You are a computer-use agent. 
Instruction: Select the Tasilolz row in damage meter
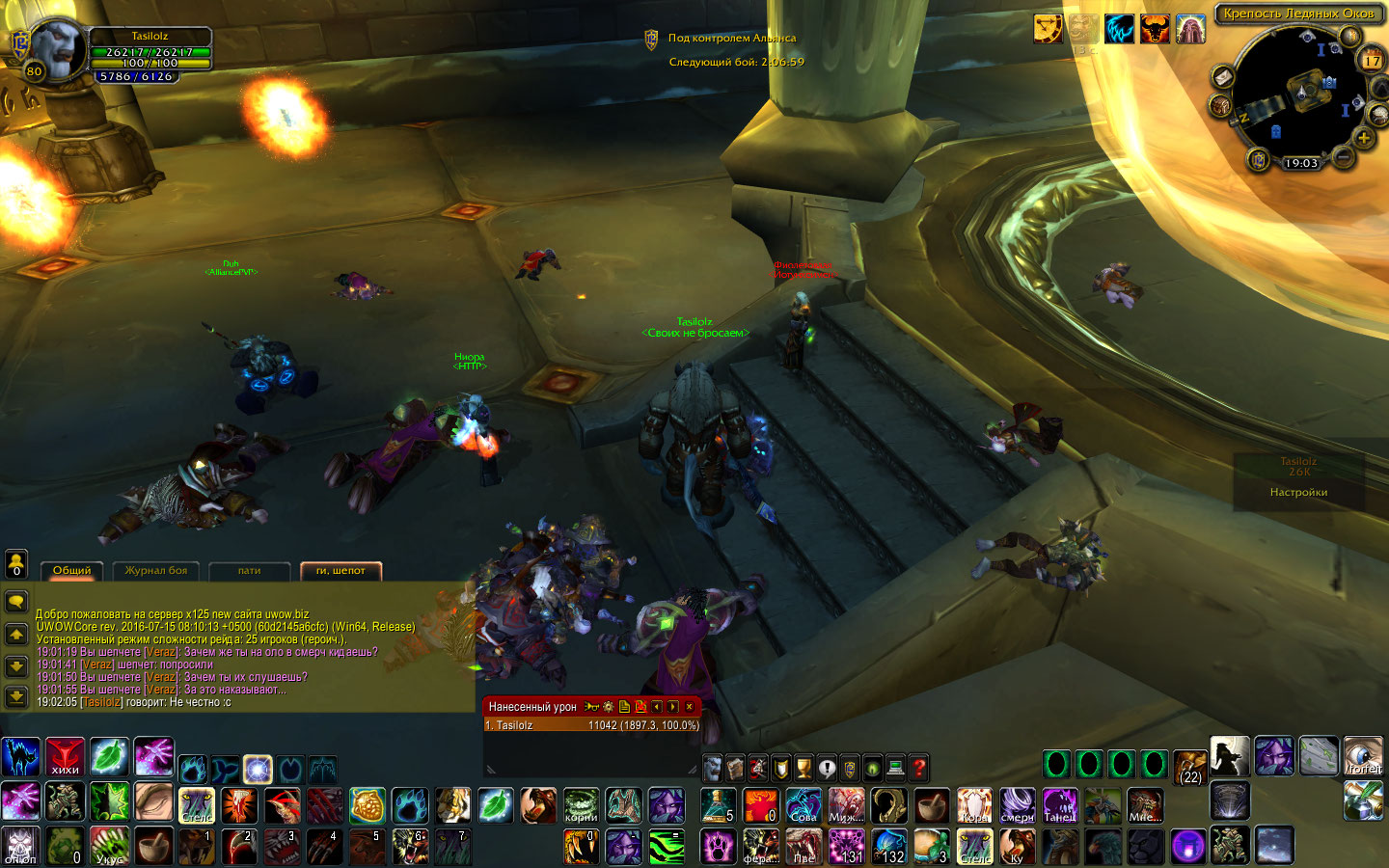click(x=590, y=725)
